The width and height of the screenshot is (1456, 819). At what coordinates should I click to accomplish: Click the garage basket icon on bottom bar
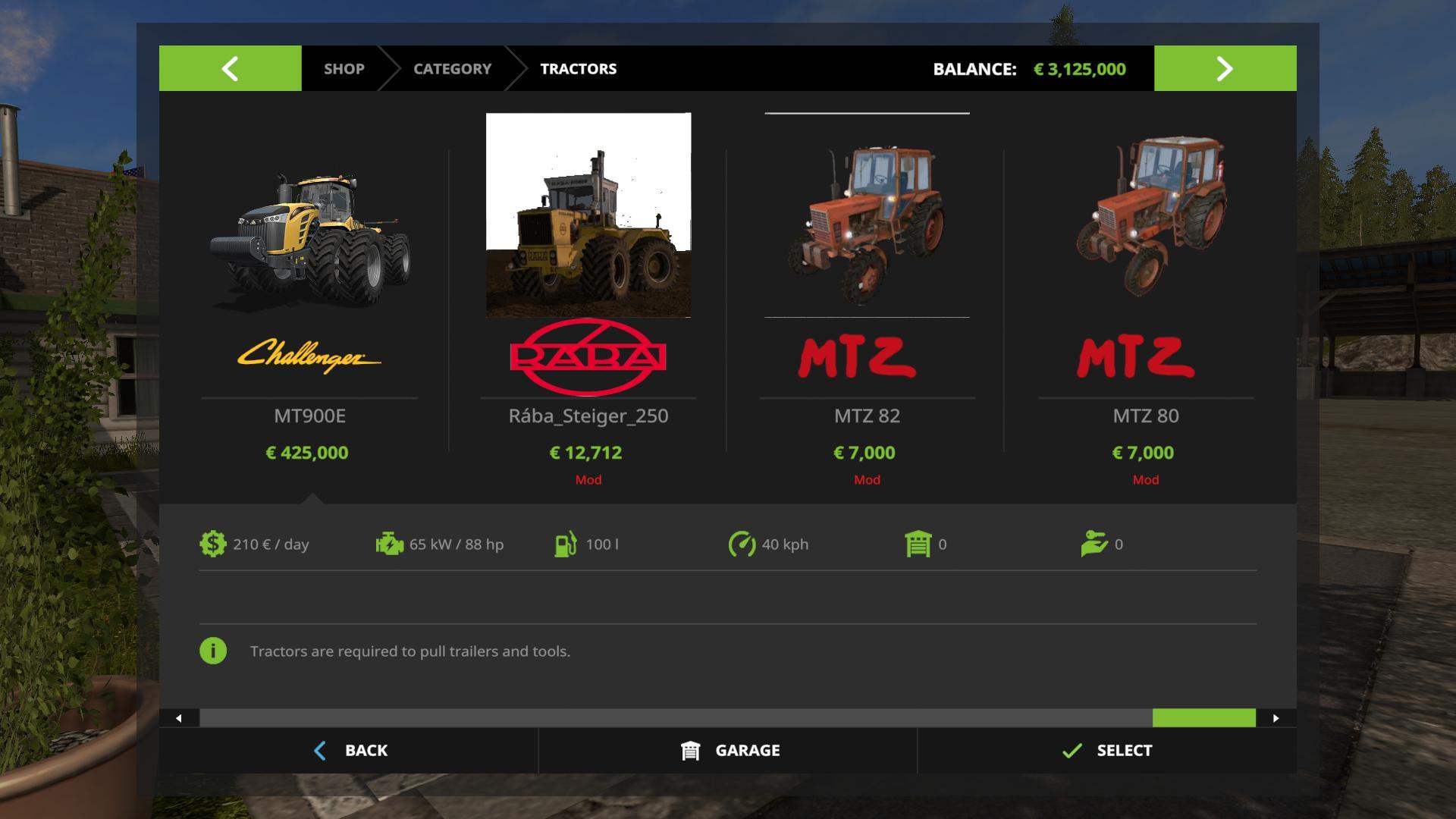pos(689,750)
